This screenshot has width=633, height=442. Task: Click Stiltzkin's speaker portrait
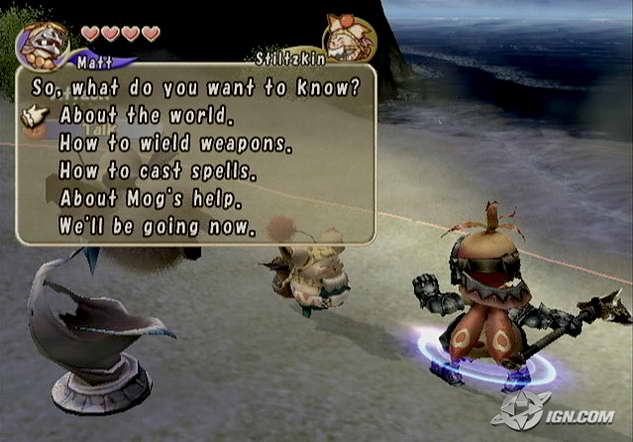click(x=351, y=36)
